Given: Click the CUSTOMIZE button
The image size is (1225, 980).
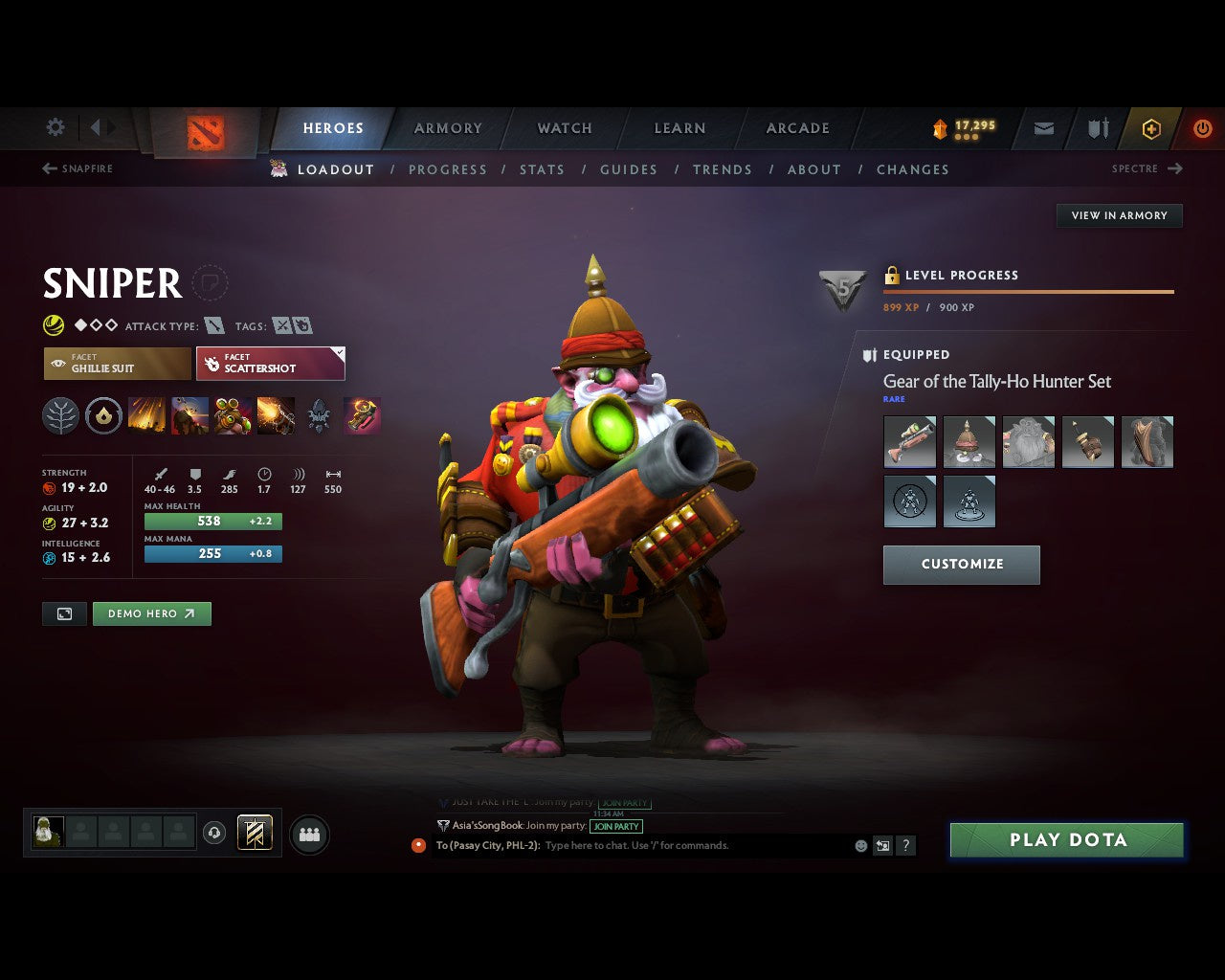Looking at the screenshot, I should tap(961, 565).
